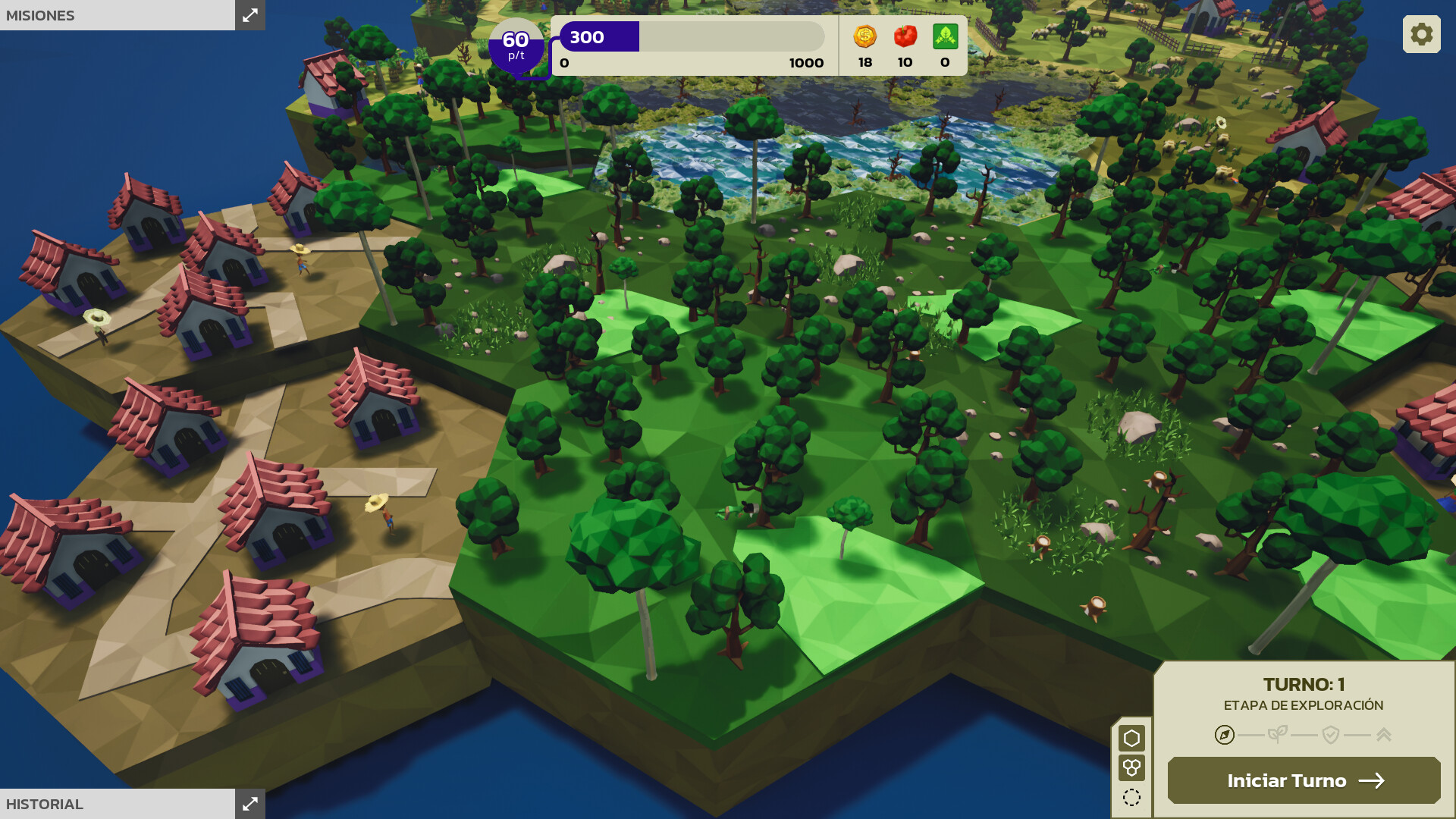
Task: Select the compass exploration phase icon
Action: point(1223,734)
